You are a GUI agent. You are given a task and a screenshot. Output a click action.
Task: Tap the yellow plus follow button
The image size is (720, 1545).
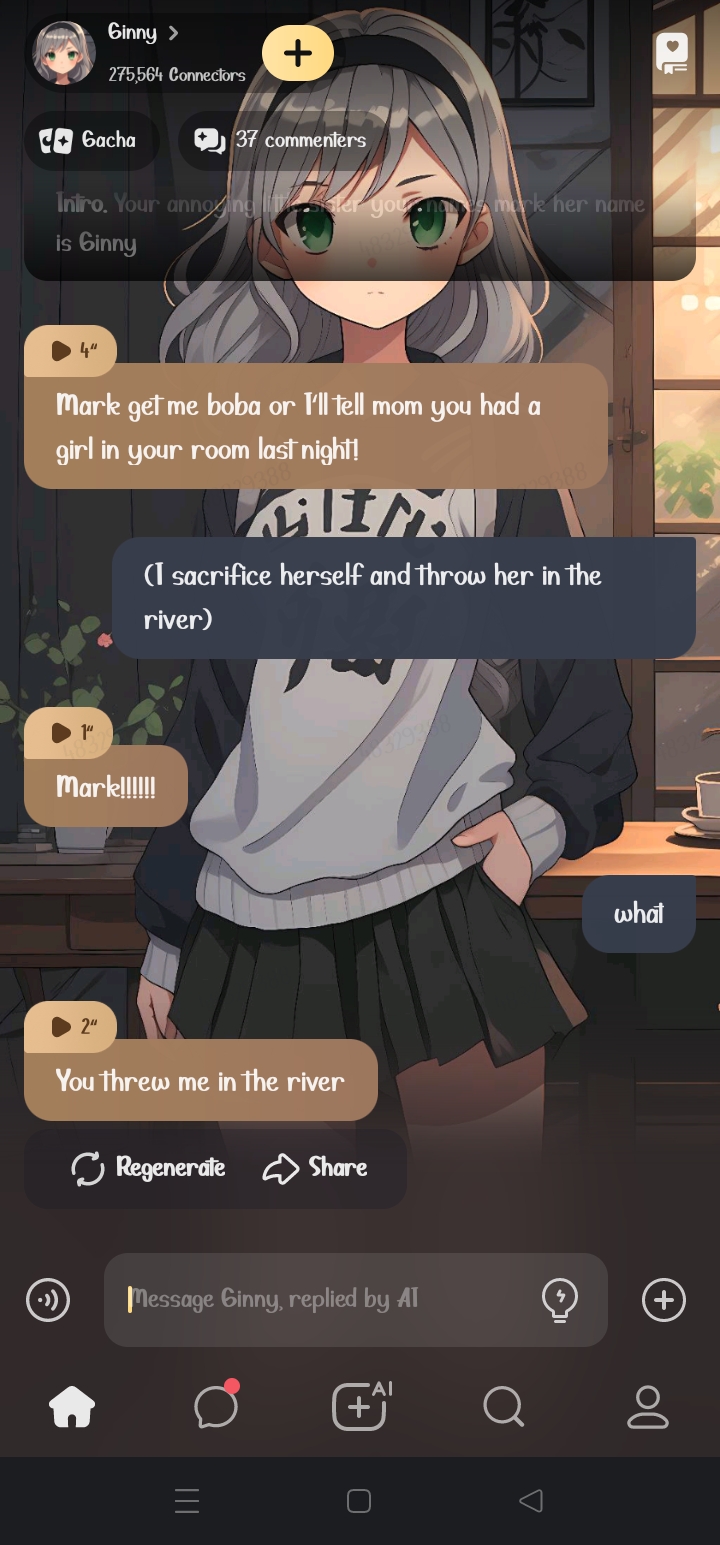coord(297,54)
